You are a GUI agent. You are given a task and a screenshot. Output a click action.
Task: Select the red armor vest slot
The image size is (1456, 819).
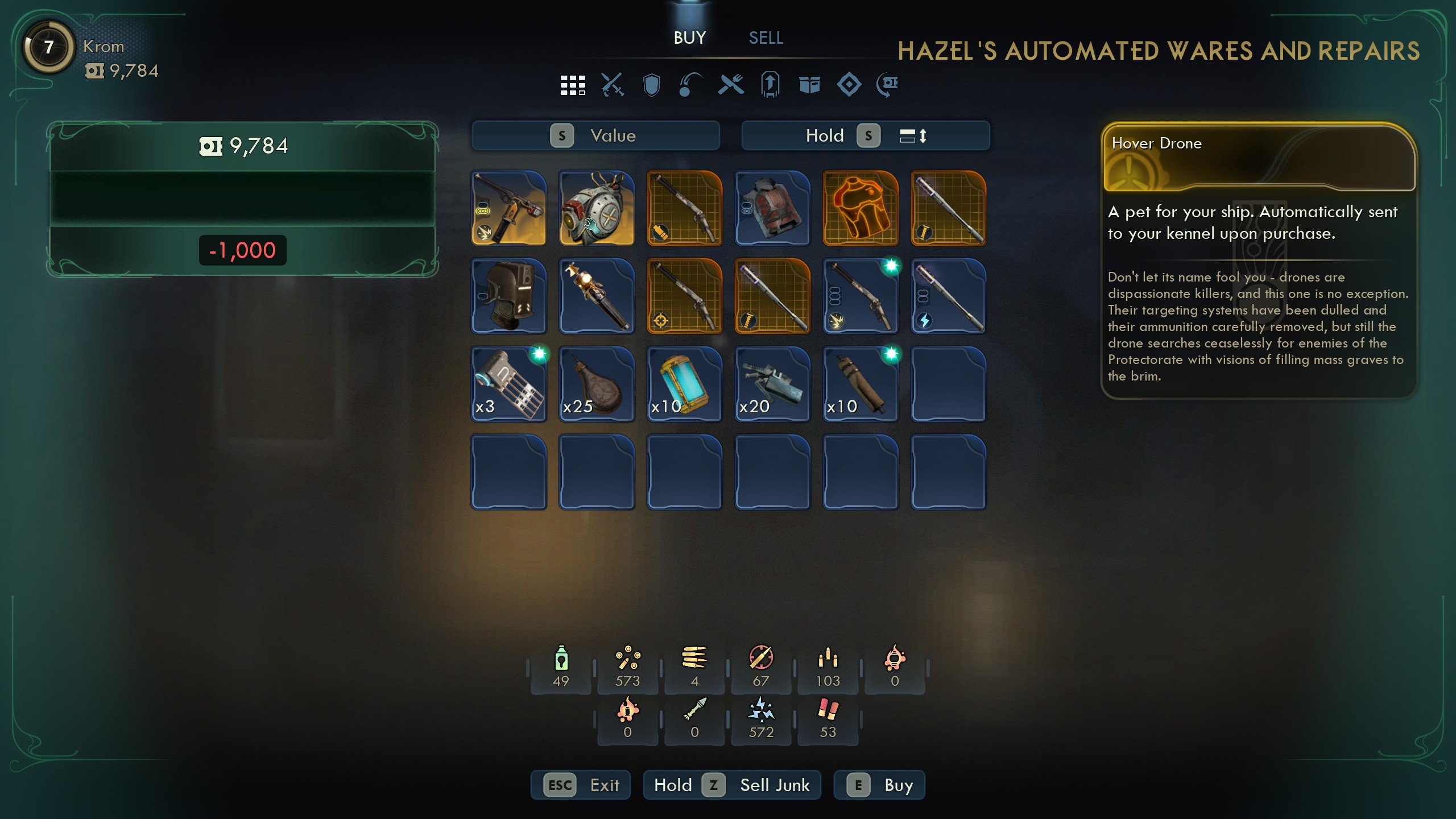(x=772, y=208)
